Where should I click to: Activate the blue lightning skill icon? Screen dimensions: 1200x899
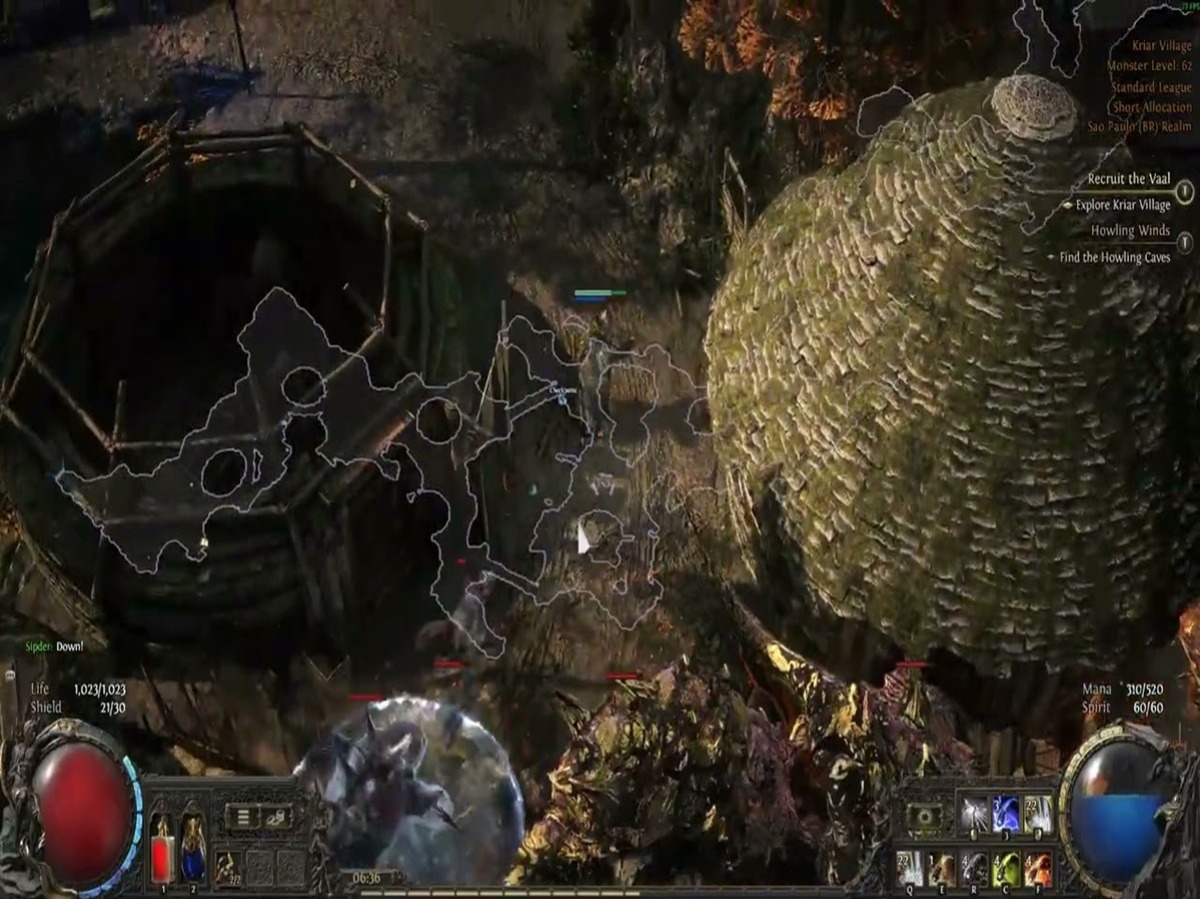point(1005,814)
